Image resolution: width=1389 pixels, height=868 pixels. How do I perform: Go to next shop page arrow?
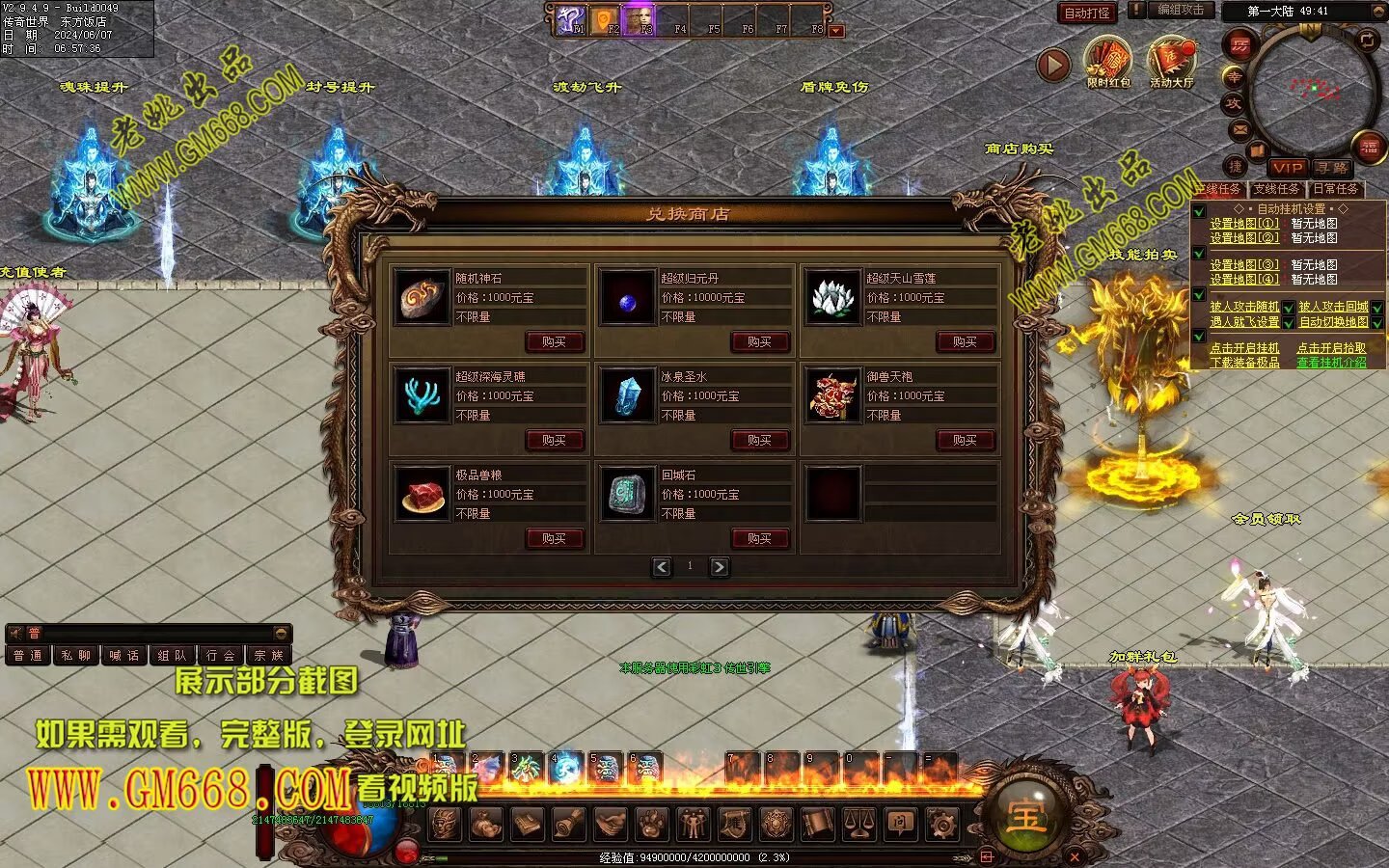tap(720, 567)
